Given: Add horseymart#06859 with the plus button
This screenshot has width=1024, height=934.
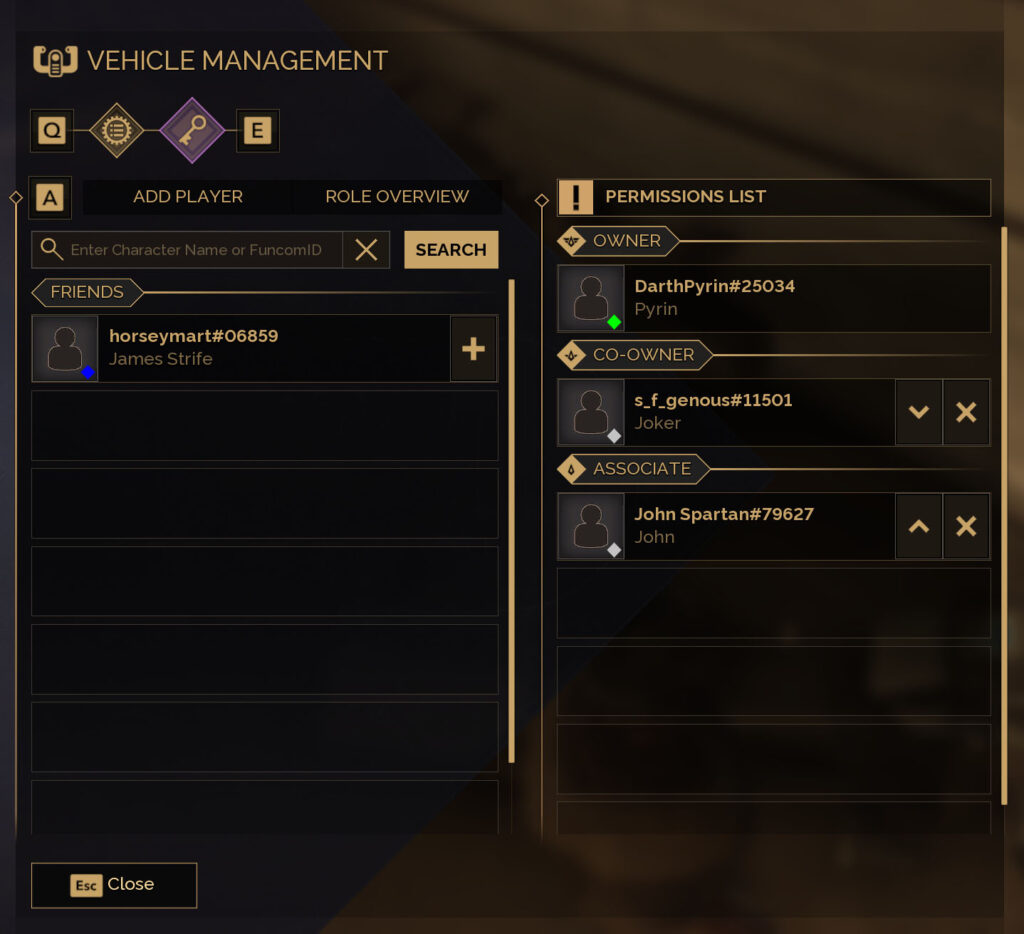Looking at the screenshot, I should [473, 349].
